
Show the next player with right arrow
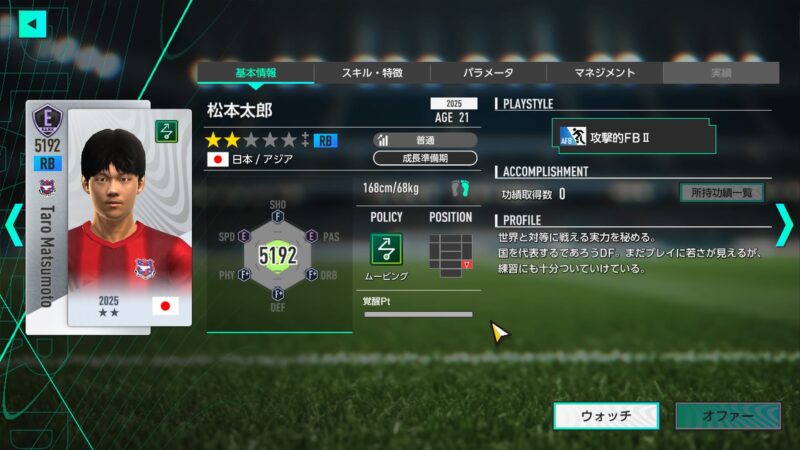[x=784, y=224]
